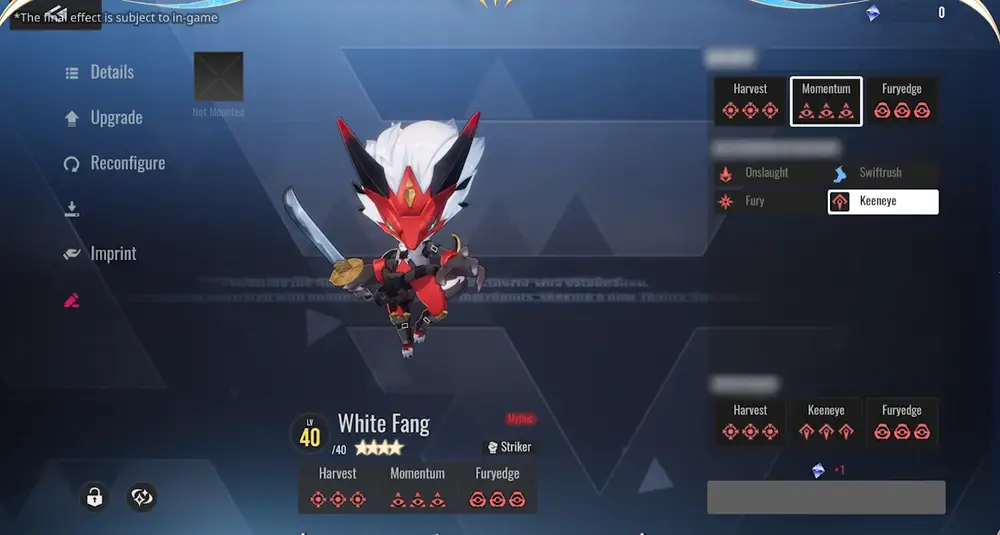
Task: Select the pink pencil icon in side menu
Action: point(72,300)
